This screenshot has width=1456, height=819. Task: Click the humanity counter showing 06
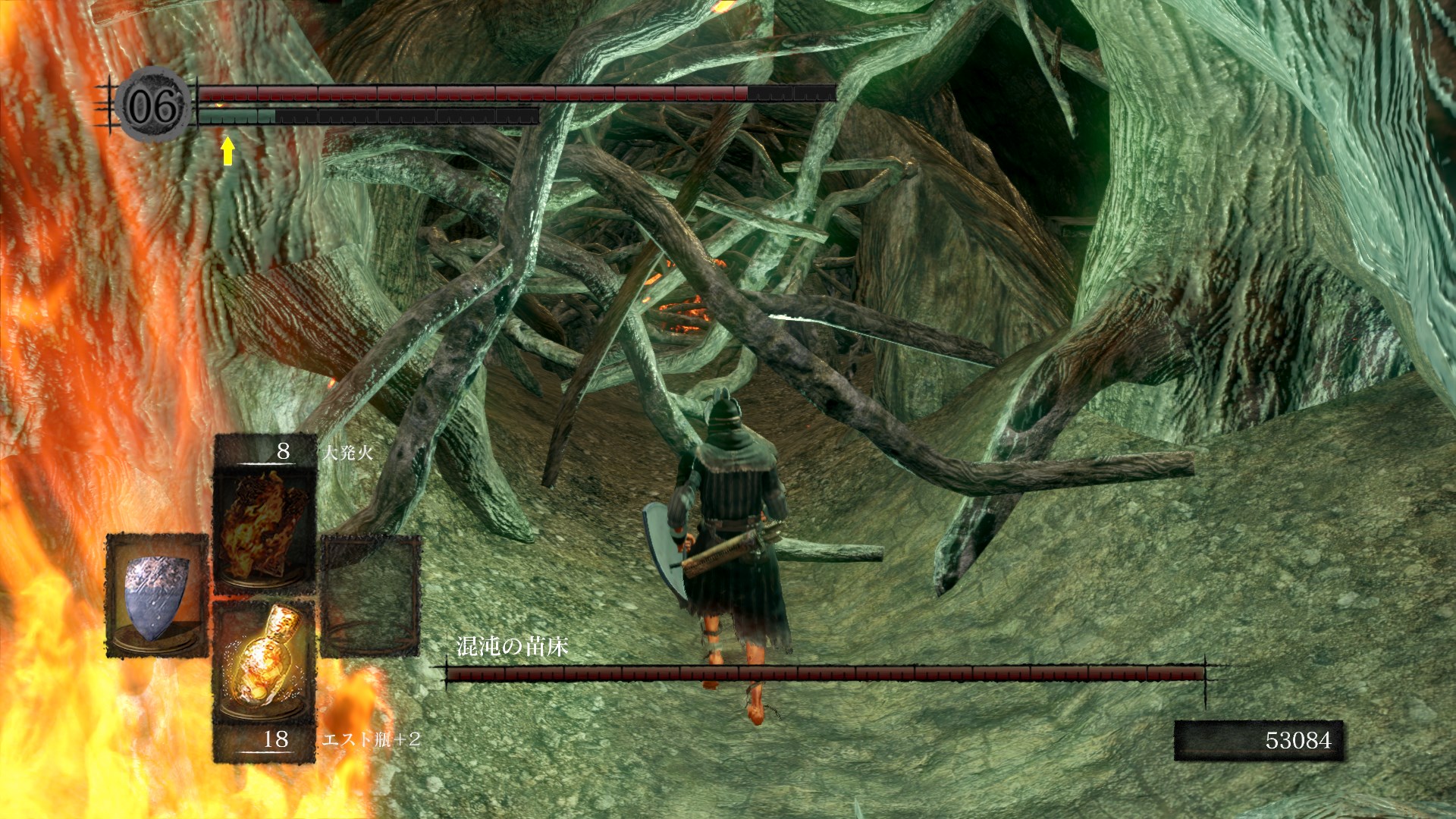[x=155, y=105]
